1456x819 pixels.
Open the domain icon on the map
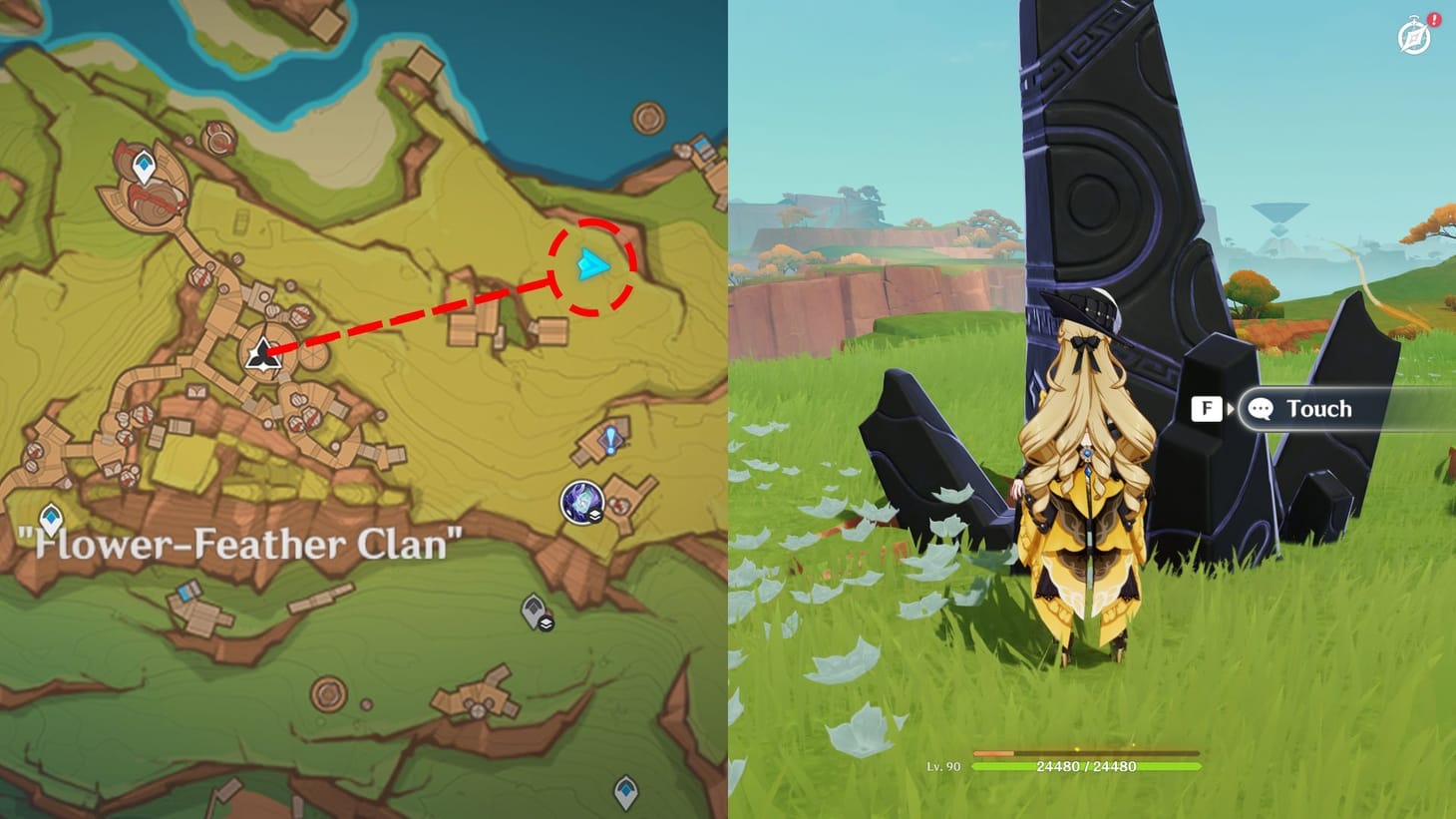point(581,501)
